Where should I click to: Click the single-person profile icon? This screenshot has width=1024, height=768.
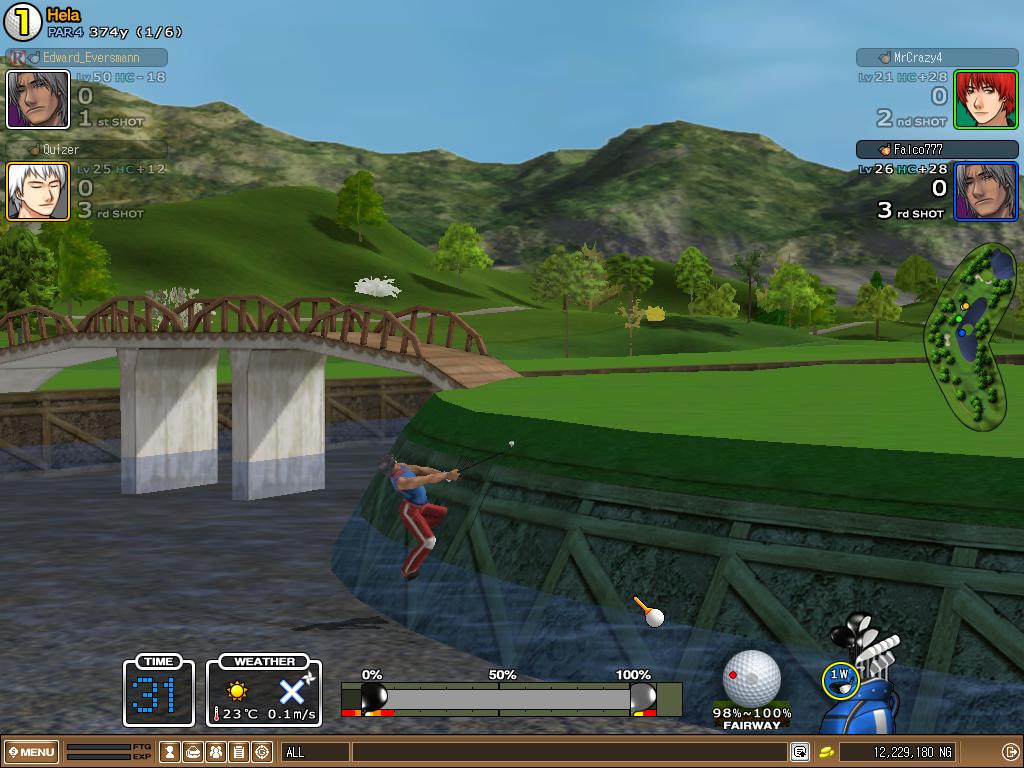171,752
